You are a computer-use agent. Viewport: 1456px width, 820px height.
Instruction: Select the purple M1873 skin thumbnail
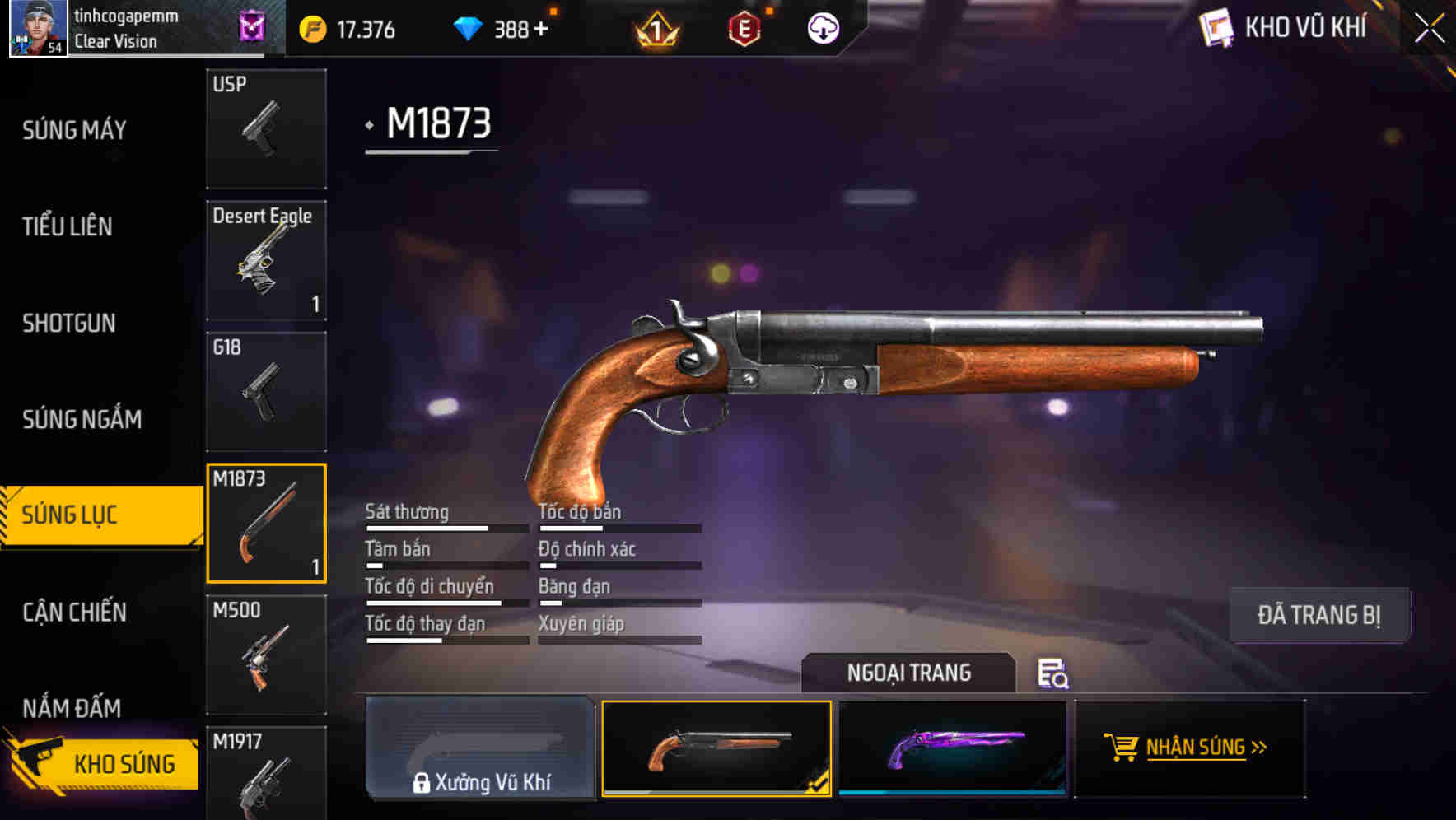tap(954, 749)
